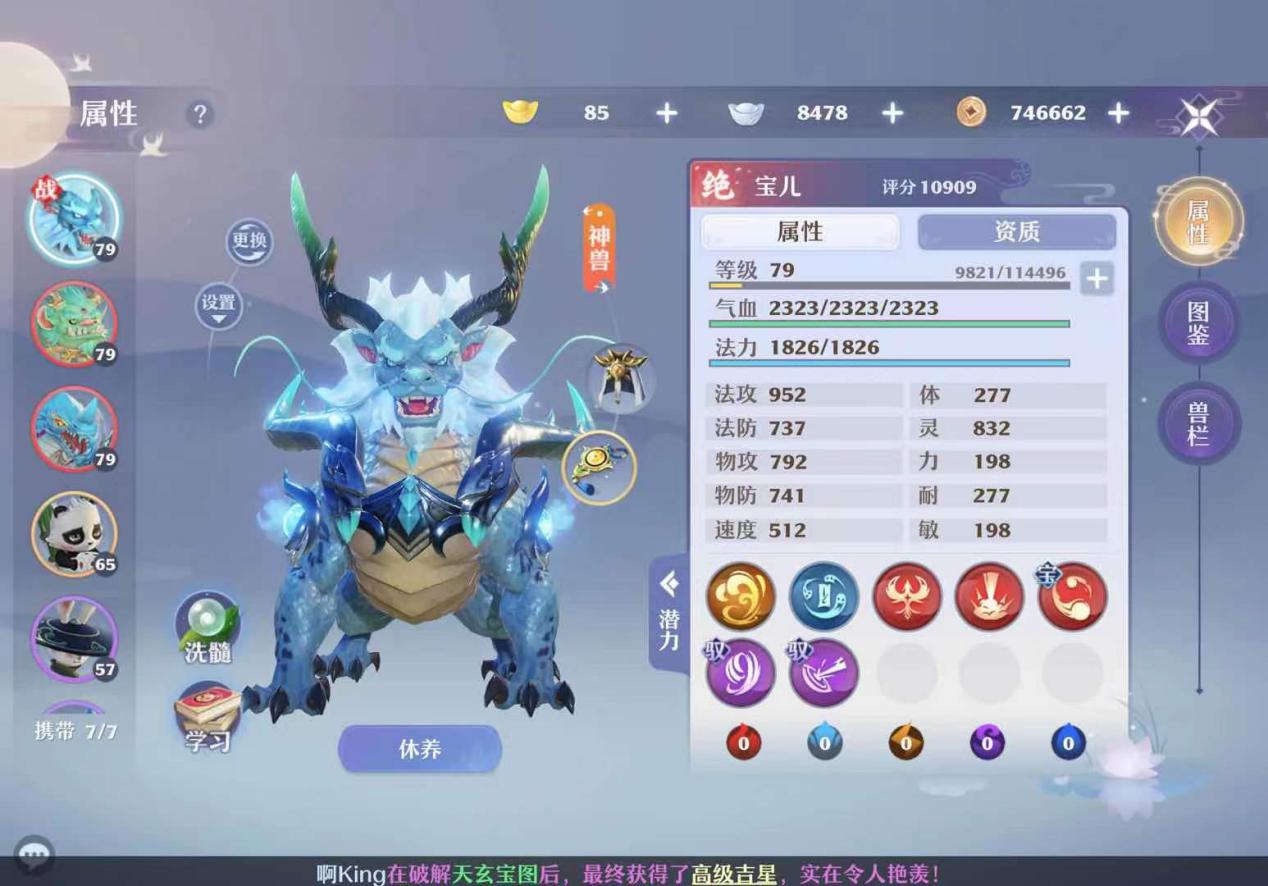Screen dimensions: 1268x886
Task: Open the chat bubble icon
Action: pos(35,855)
